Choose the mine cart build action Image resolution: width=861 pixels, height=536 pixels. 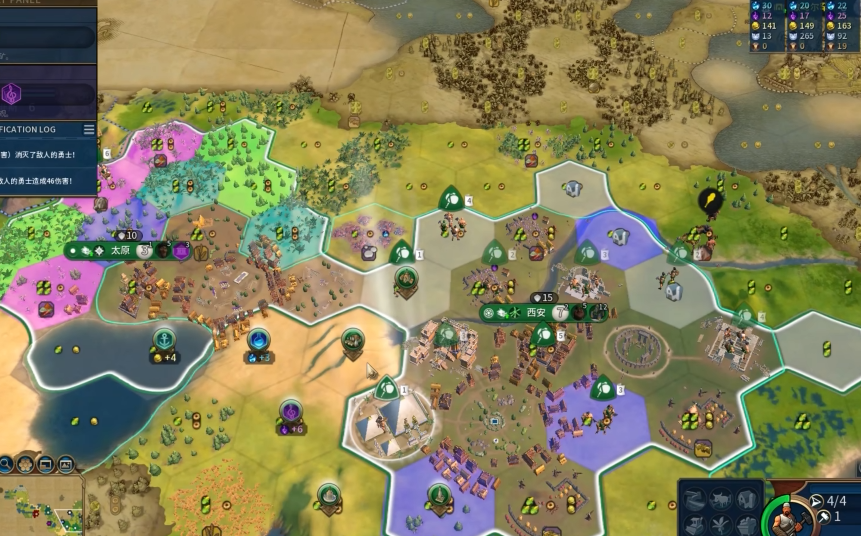coord(746,524)
